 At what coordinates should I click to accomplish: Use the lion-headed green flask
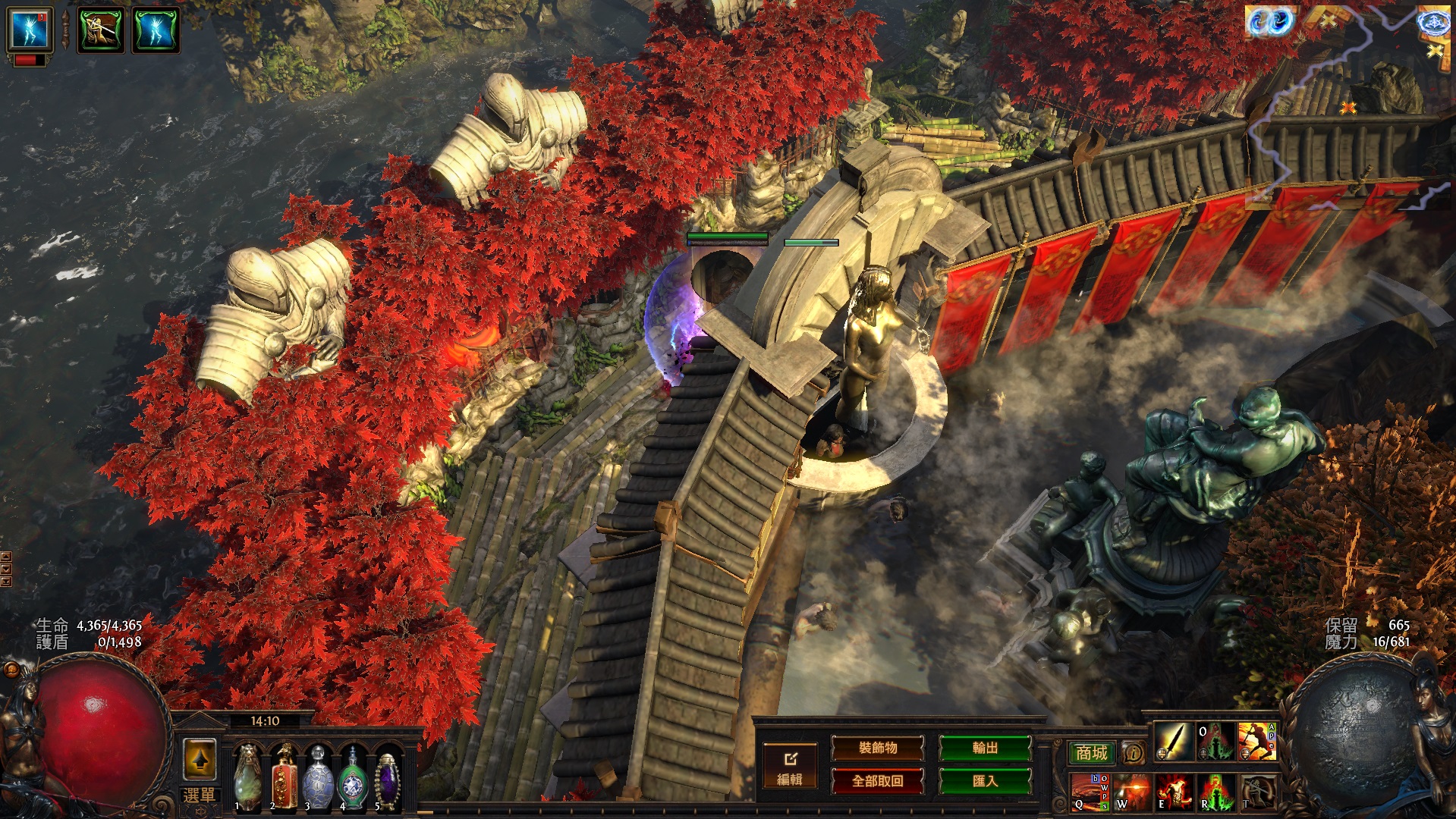[248, 775]
